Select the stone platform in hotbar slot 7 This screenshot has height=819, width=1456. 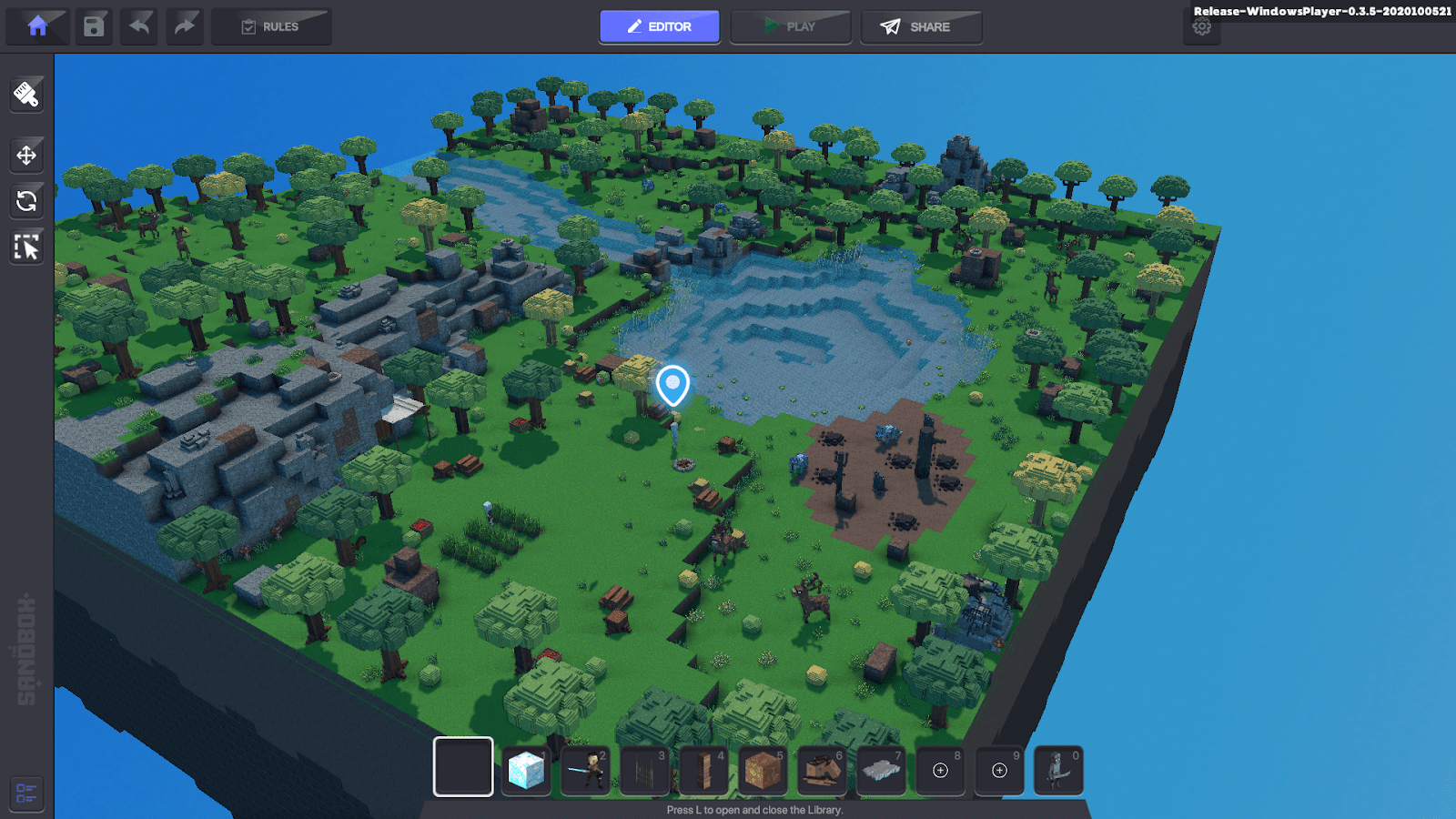[881, 771]
